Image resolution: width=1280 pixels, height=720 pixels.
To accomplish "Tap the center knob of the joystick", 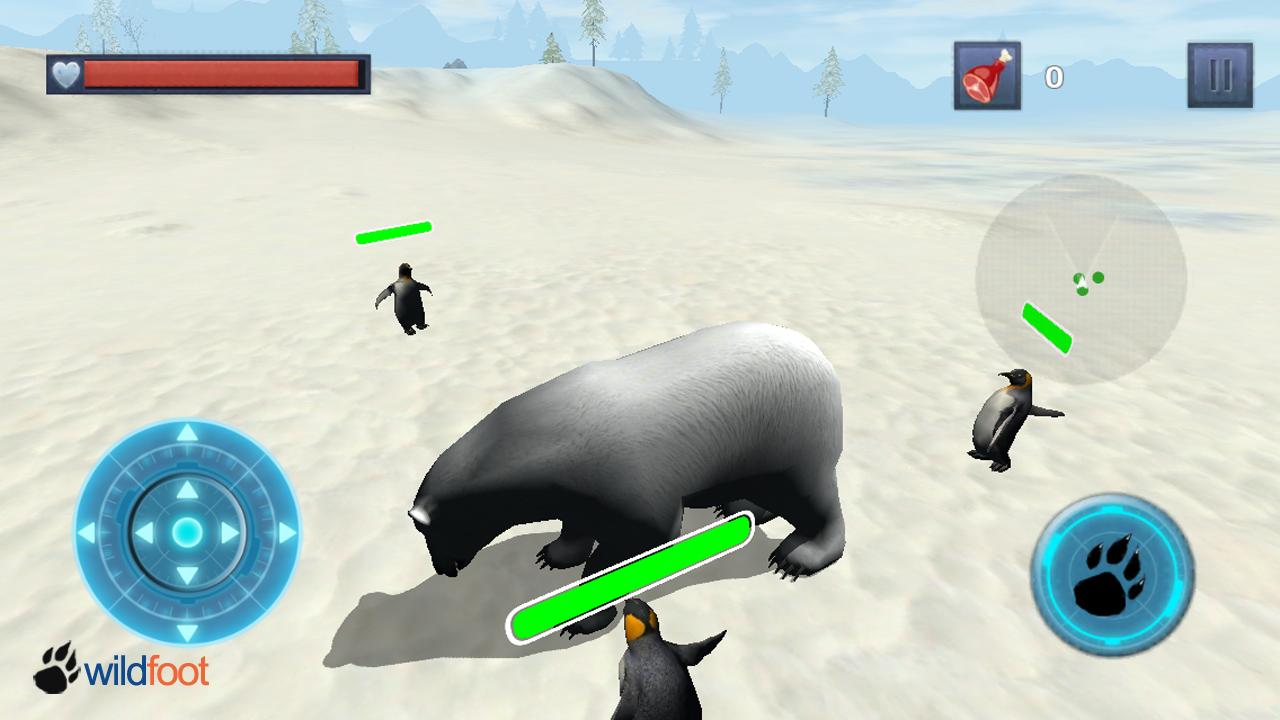I will tap(185, 531).
